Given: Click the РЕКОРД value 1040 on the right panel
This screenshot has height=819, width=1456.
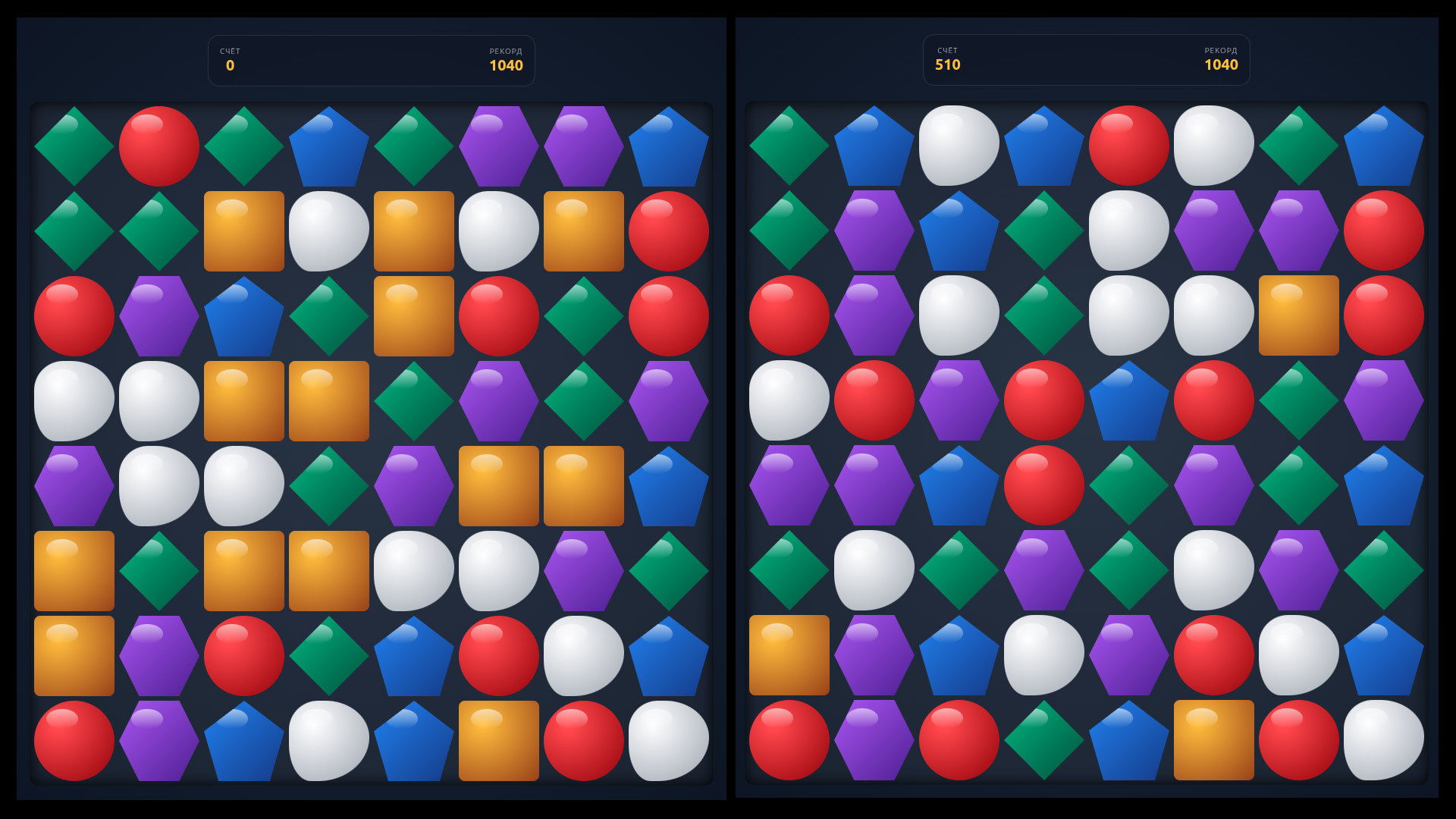Looking at the screenshot, I should click(1221, 66).
